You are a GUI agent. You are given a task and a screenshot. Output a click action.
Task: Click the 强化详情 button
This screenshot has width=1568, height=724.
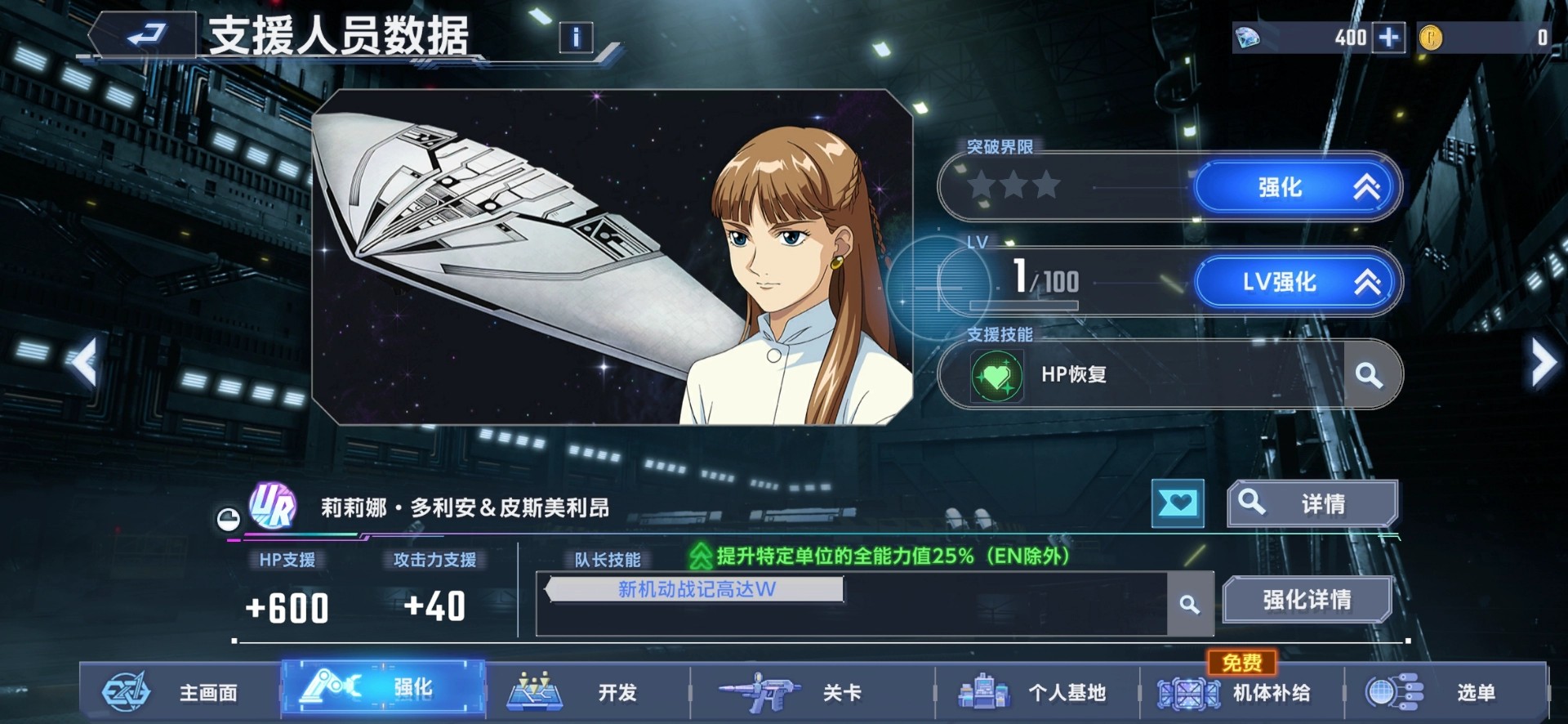[x=1307, y=599]
